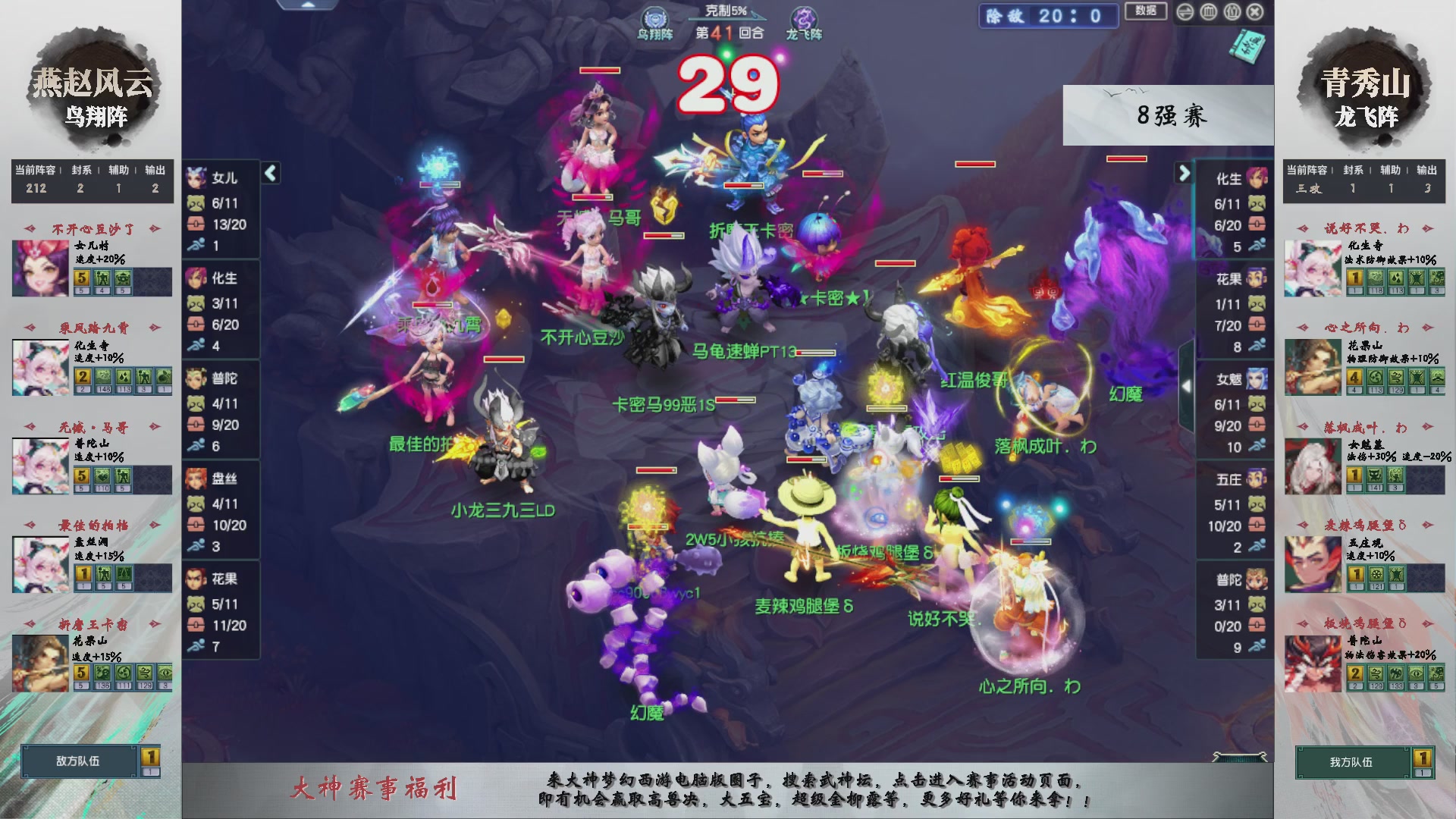The width and height of the screenshot is (1456, 819).
Task: Click the swap-arrows round icon in top toolbar
Action: (1185, 12)
